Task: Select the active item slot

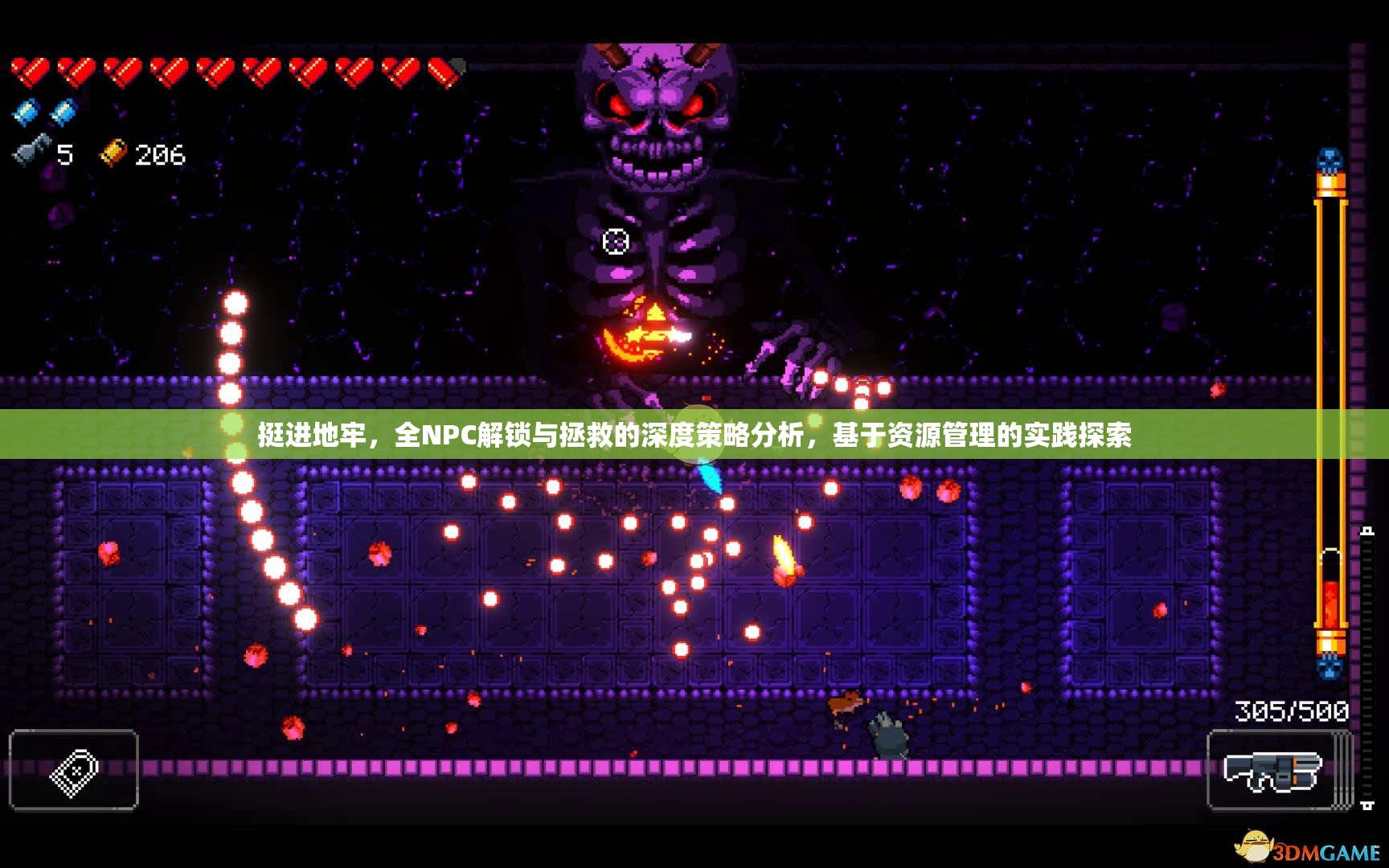Action: click(74, 770)
